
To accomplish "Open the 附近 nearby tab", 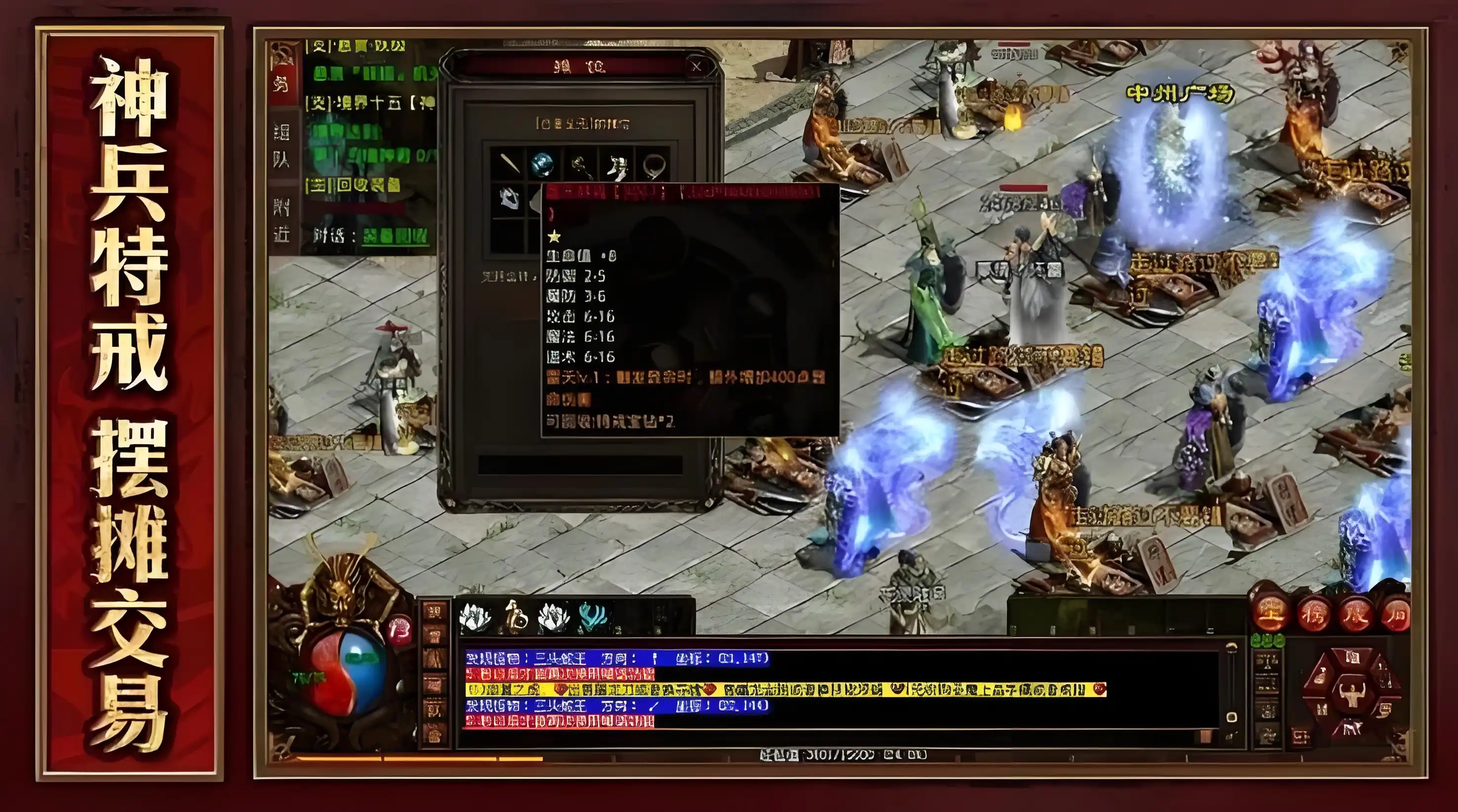I will (282, 221).
